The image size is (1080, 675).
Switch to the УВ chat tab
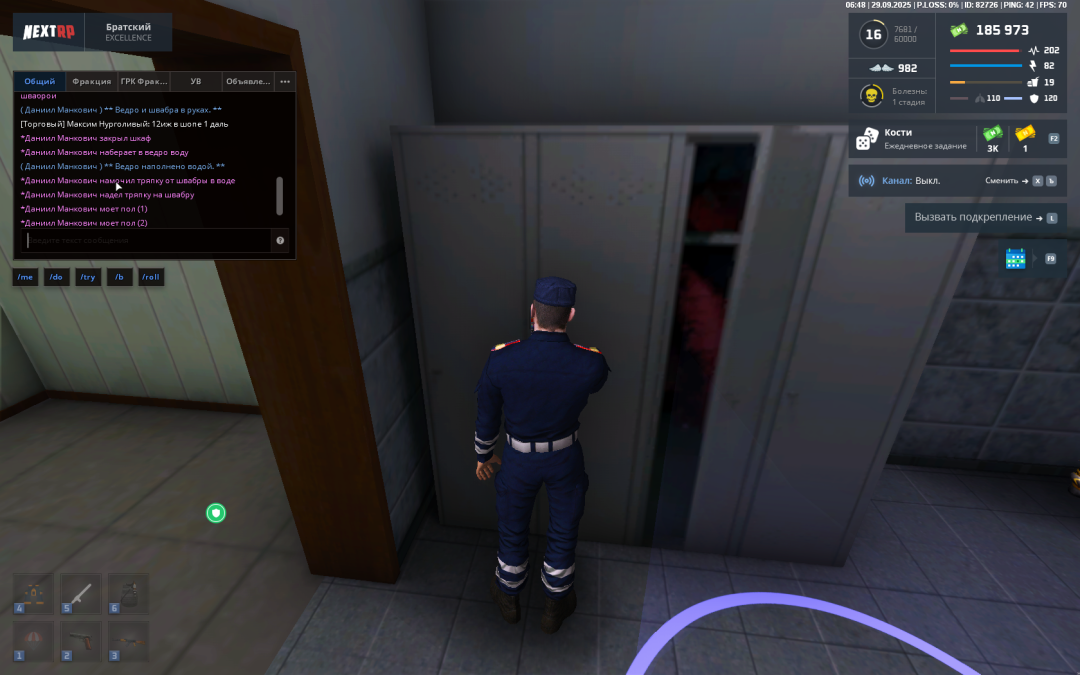click(196, 81)
